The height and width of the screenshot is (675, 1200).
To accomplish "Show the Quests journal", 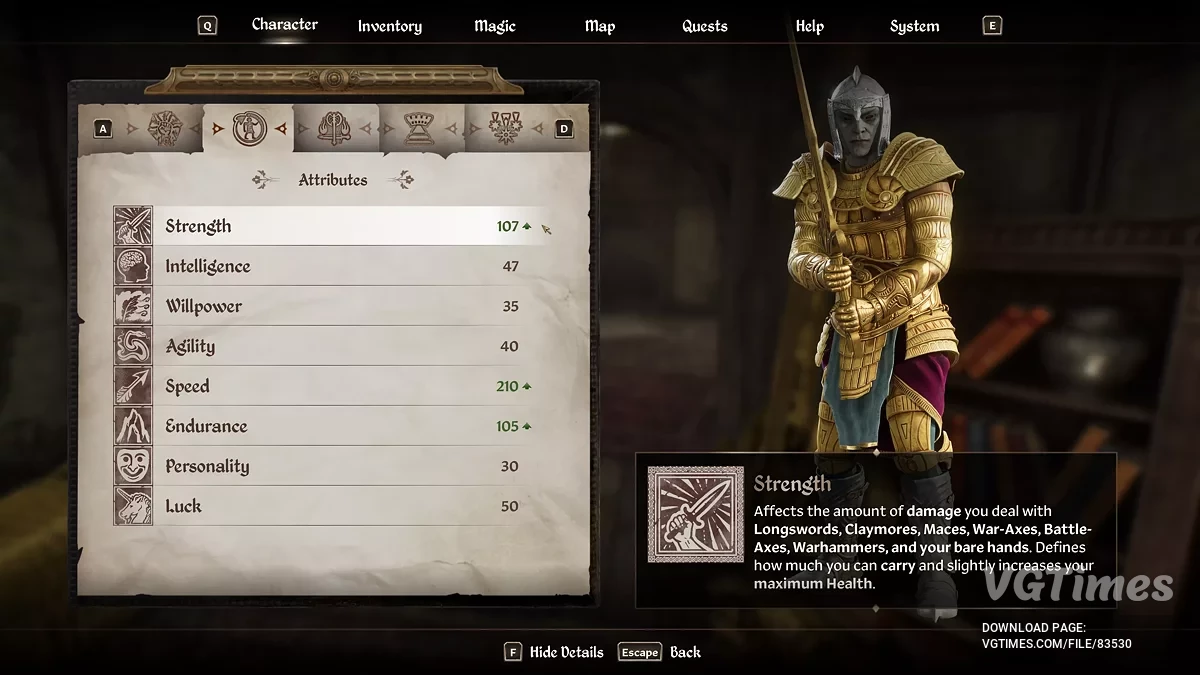I will [x=705, y=26].
